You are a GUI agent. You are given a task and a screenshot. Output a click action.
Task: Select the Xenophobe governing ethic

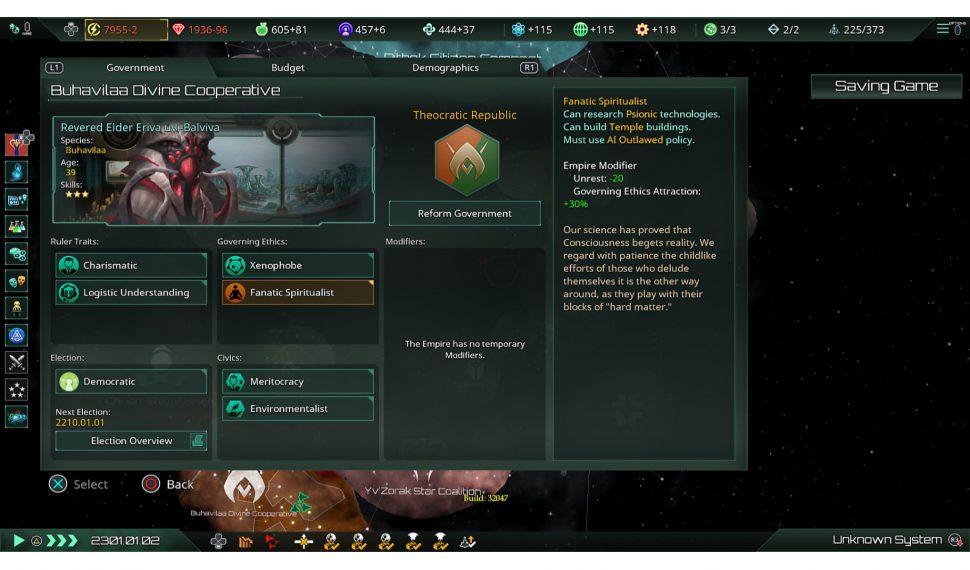pos(297,265)
